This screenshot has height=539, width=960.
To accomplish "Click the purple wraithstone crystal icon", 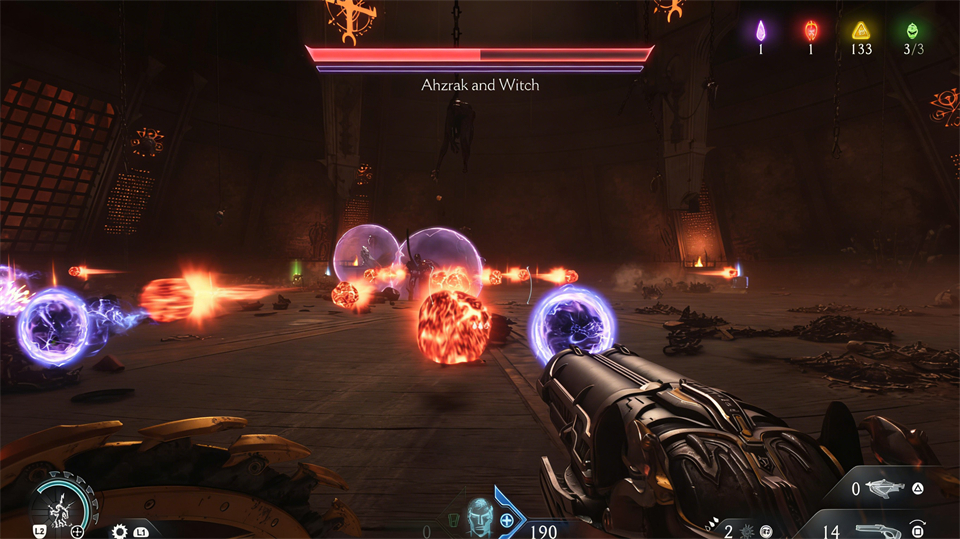I will click(759, 30).
